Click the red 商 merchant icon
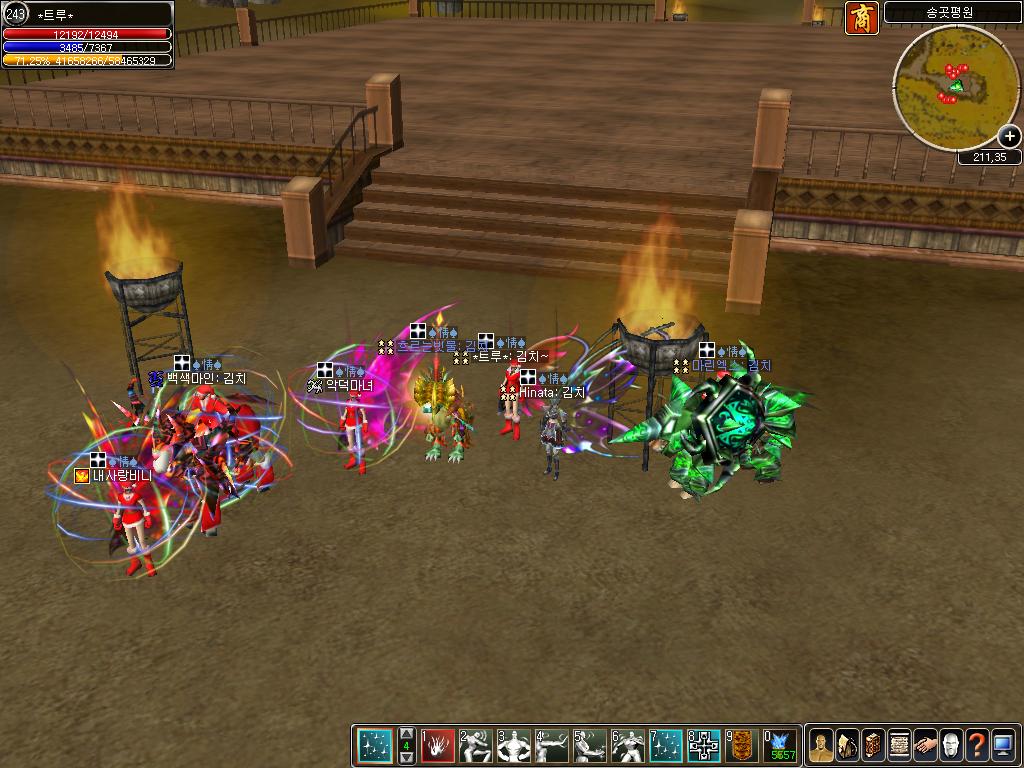 pos(861,18)
